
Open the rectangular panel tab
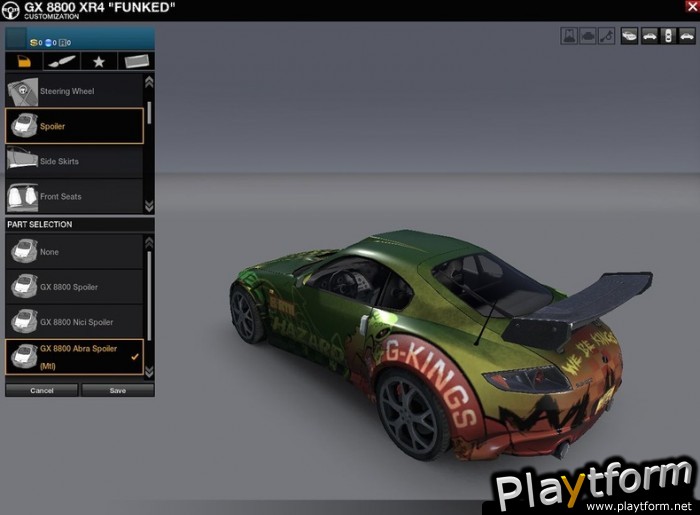tap(136, 62)
